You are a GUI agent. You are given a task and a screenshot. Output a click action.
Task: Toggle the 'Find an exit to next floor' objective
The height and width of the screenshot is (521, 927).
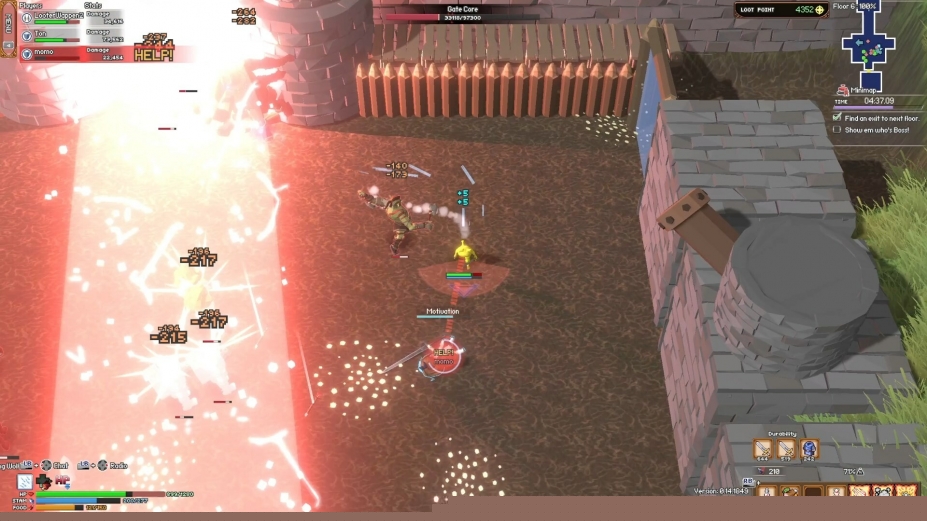(x=837, y=117)
